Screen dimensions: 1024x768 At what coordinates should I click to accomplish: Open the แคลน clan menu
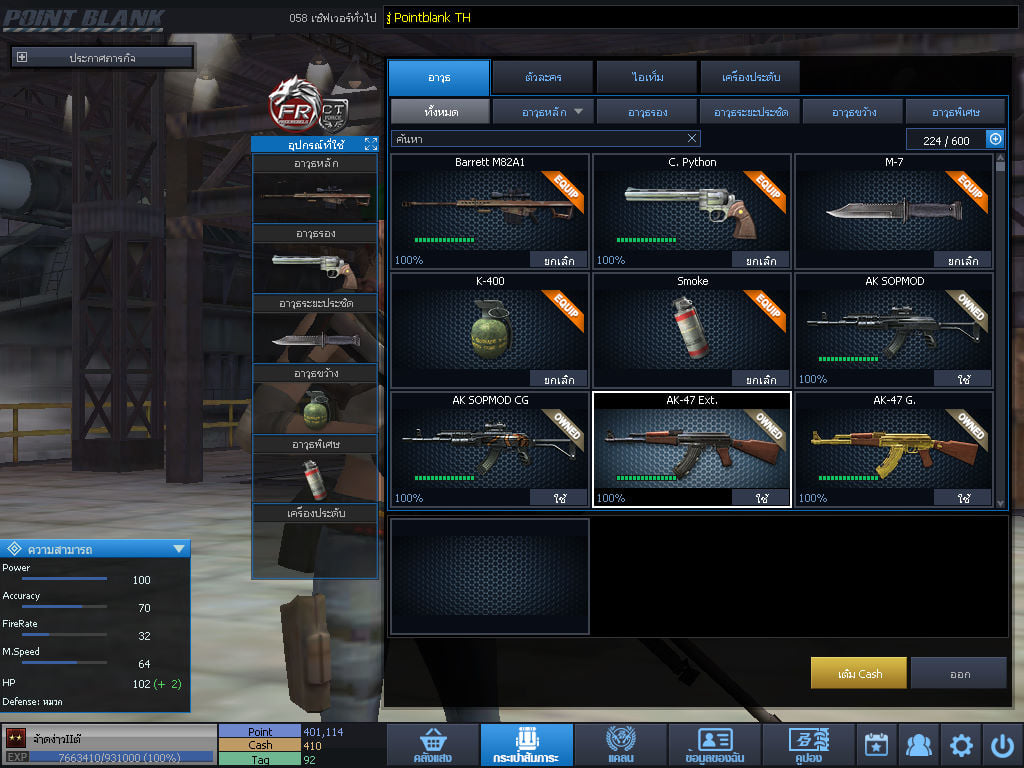(620, 746)
